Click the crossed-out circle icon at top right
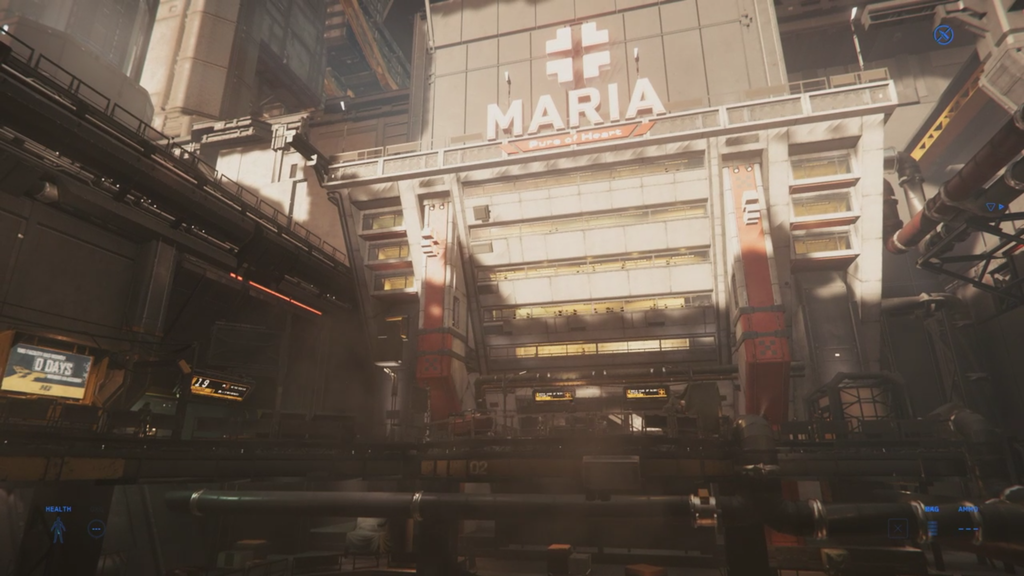The image size is (1024, 576). tap(943, 35)
